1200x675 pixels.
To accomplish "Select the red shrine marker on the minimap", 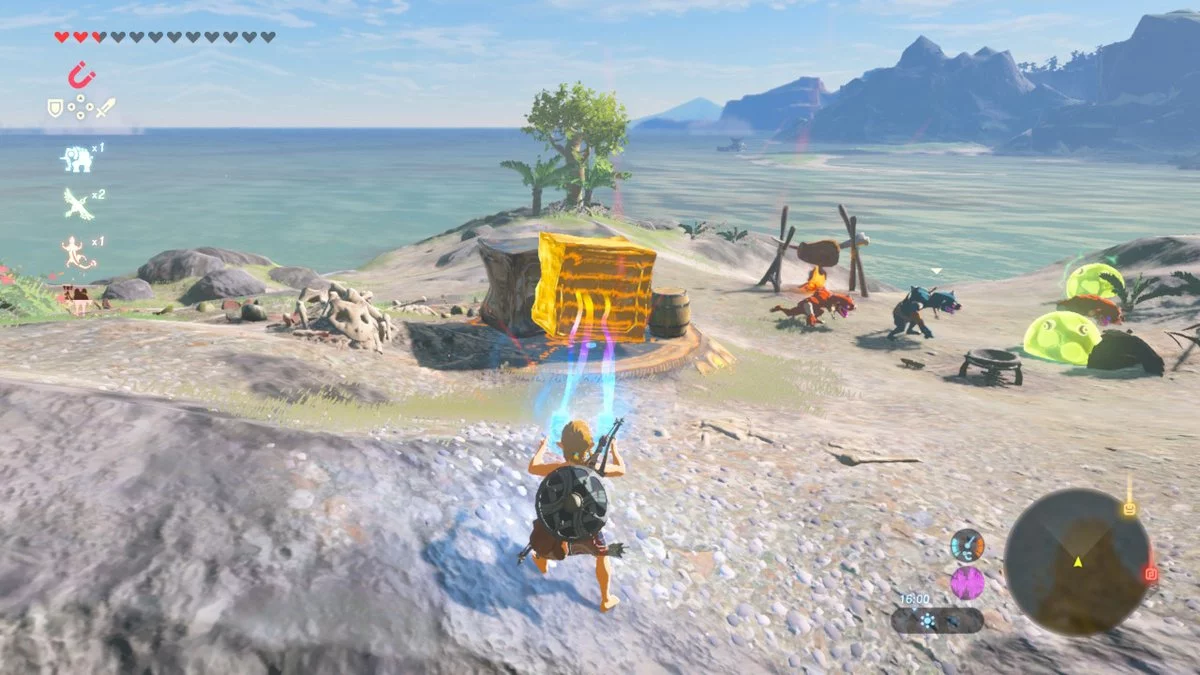I will click(x=1150, y=574).
